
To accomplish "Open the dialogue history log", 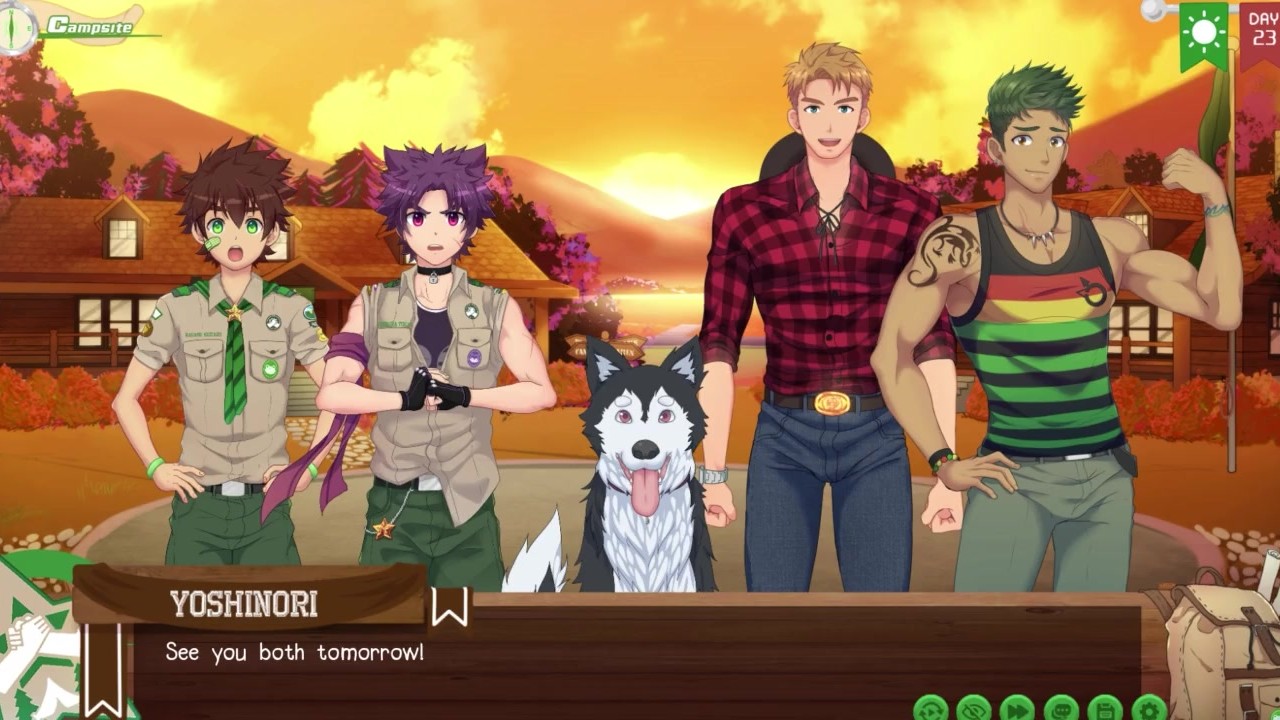I will [x=1061, y=709].
